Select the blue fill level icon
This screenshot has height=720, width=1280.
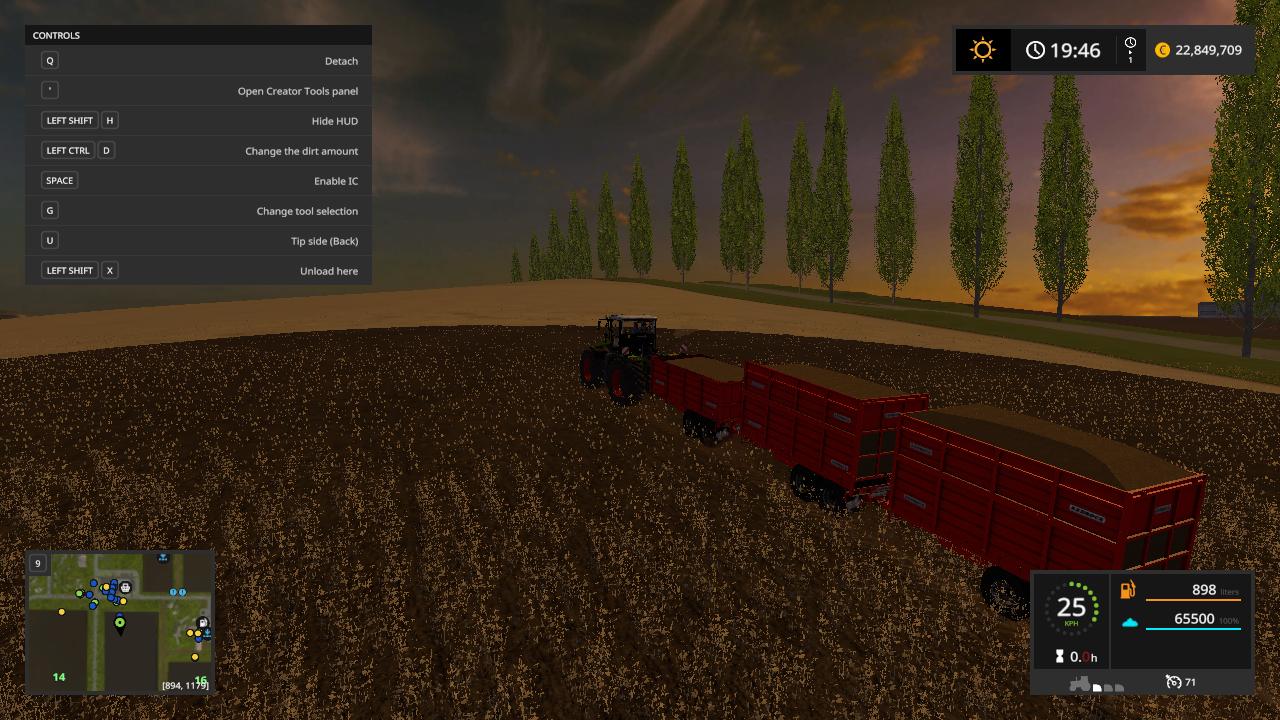[1131, 622]
